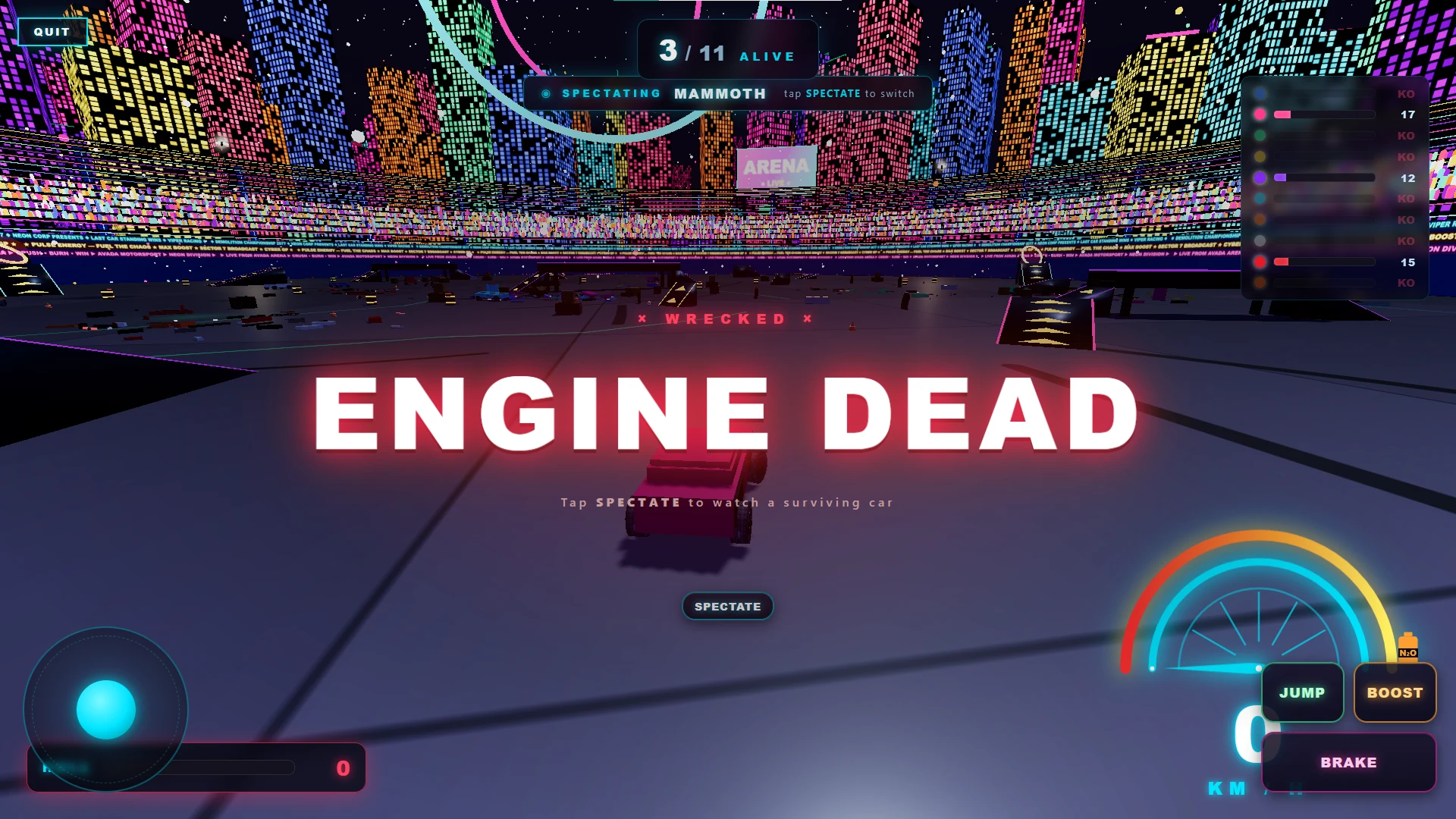Click the dot indicator beside SPECTATING
The image size is (1456, 819).
(548, 93)
